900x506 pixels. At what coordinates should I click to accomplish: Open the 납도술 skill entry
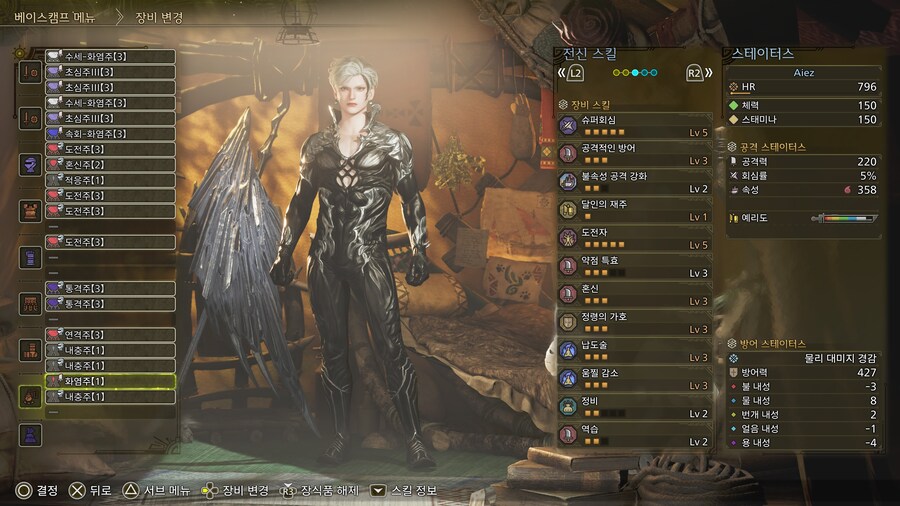634,351
